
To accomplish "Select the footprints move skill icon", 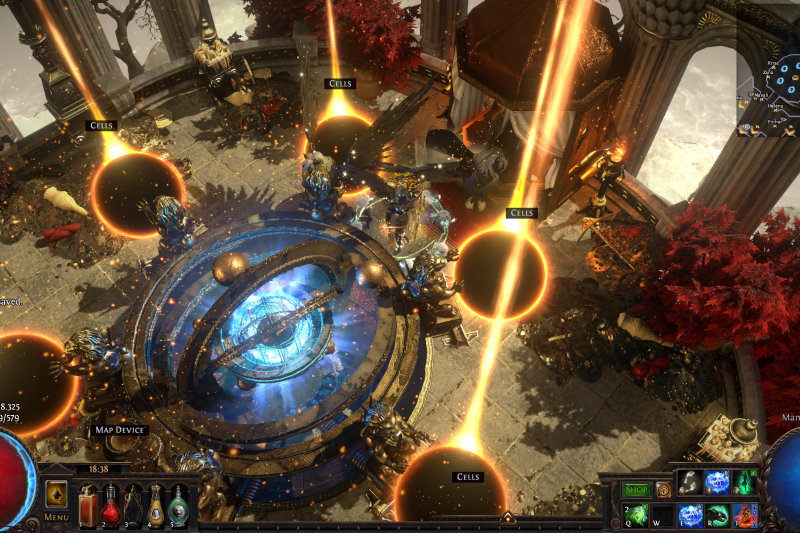I will tap(689, 482).
